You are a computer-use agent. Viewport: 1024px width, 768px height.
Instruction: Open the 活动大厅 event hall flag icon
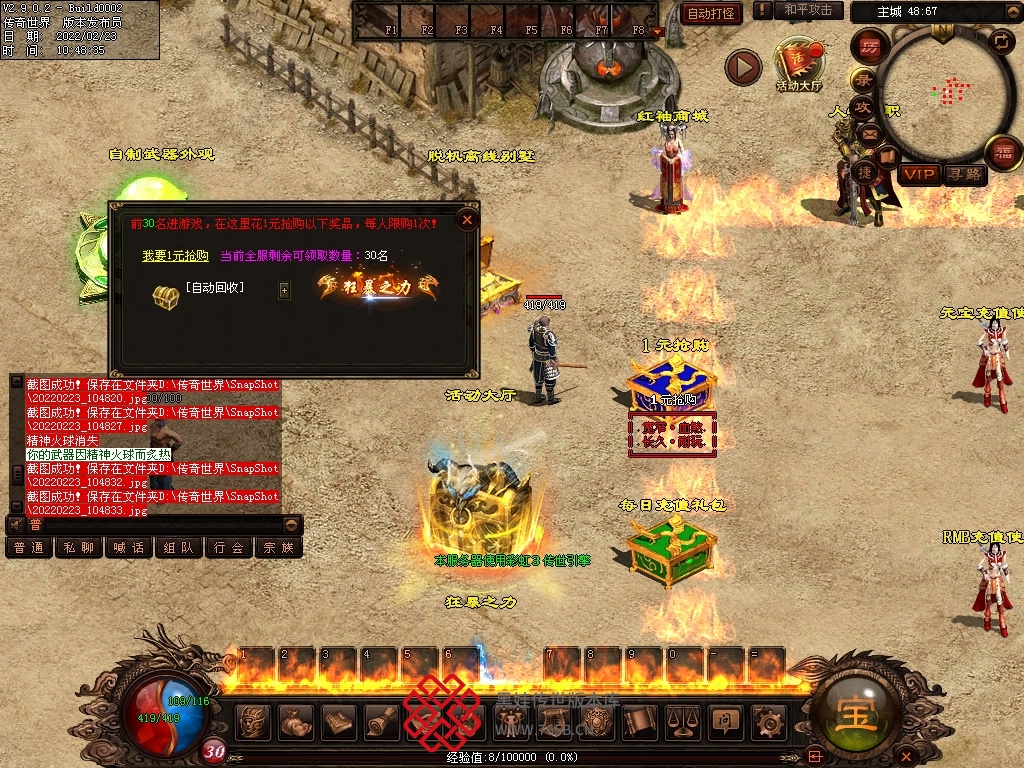[x=798, y=62]
